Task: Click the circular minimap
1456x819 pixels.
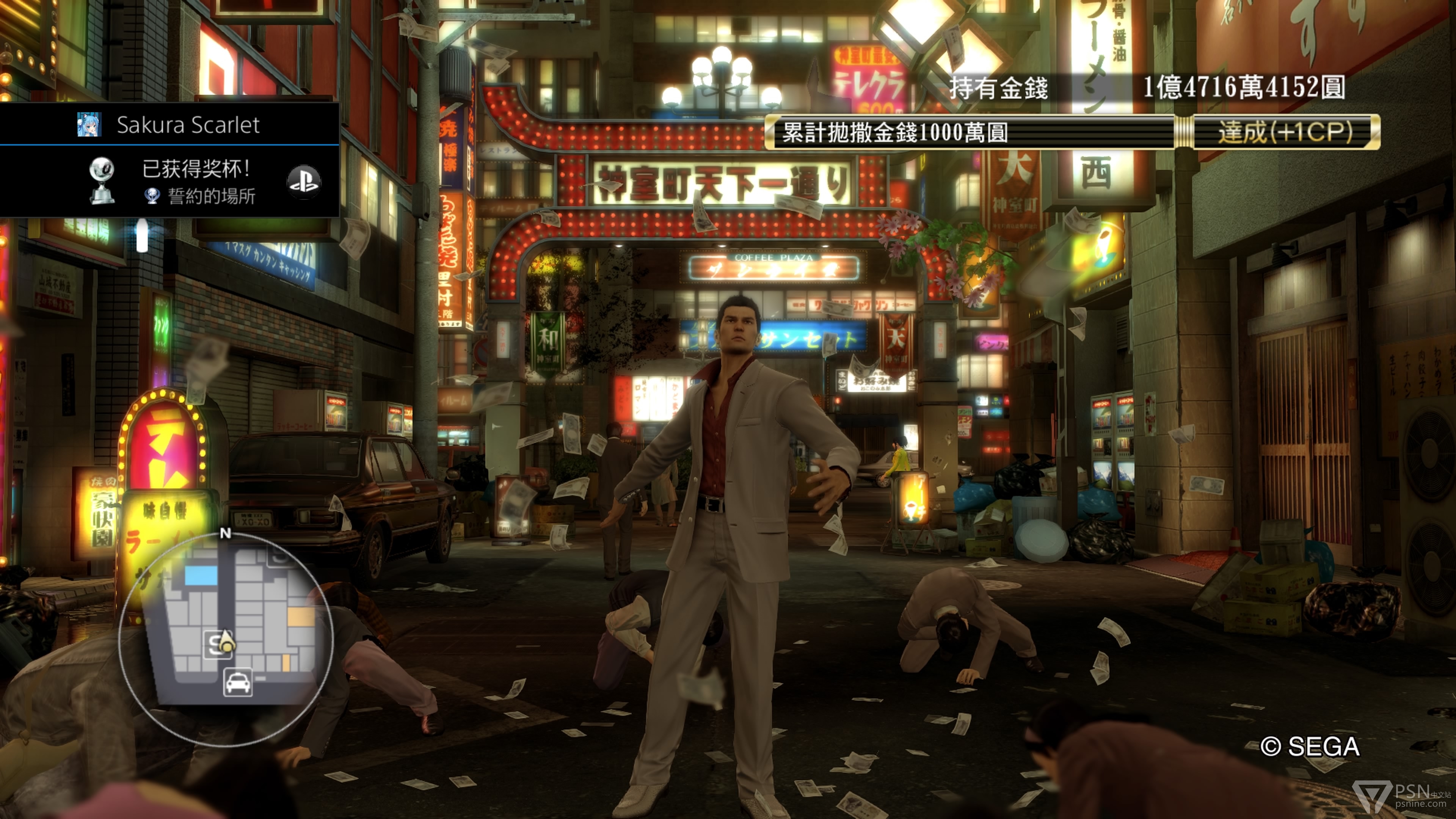Action: (x=226, y=639)
